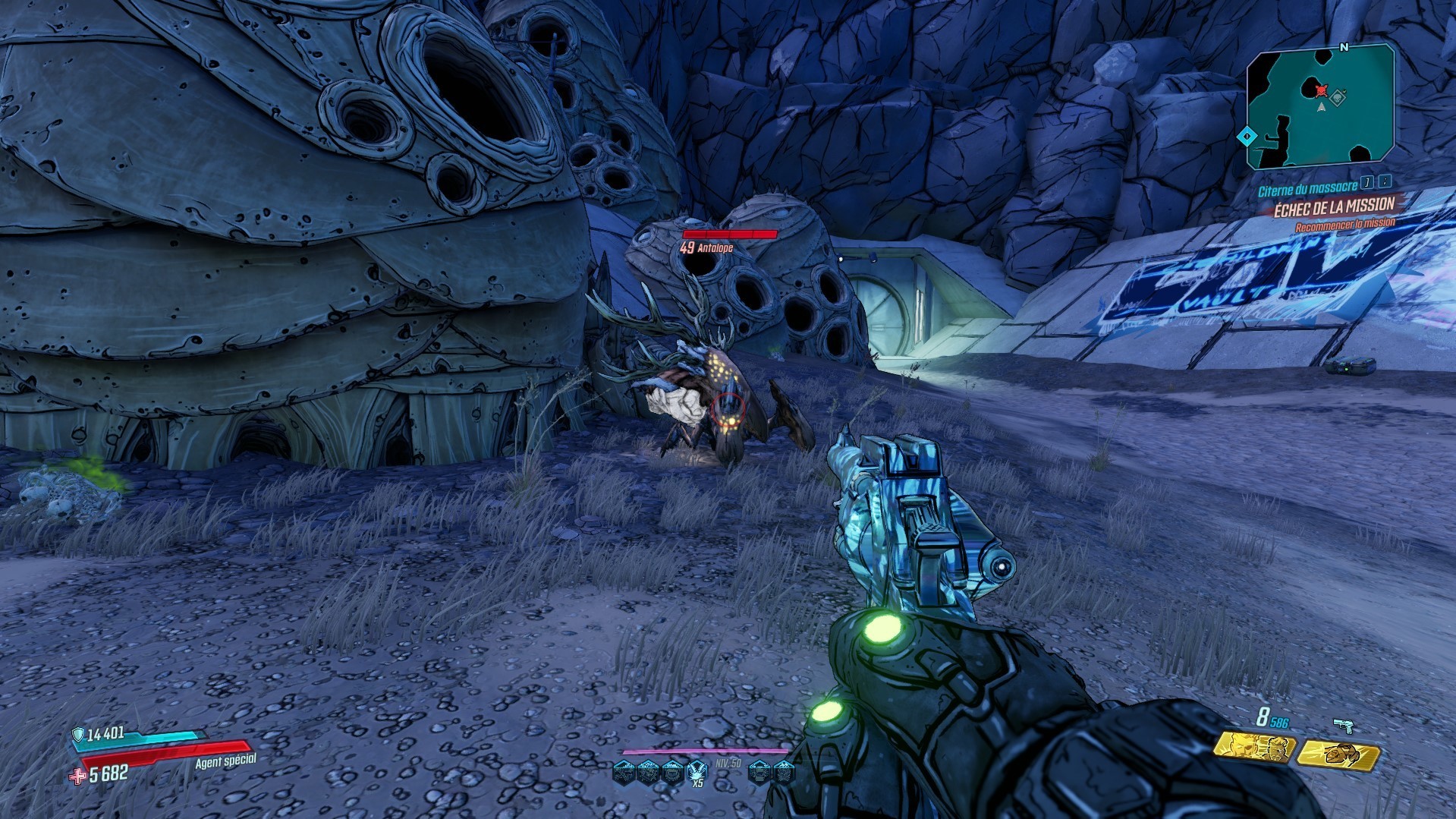1456x819 pixels.
Task: Select the first equipped weapon slot icon
Action: click(x=624, y=772)
